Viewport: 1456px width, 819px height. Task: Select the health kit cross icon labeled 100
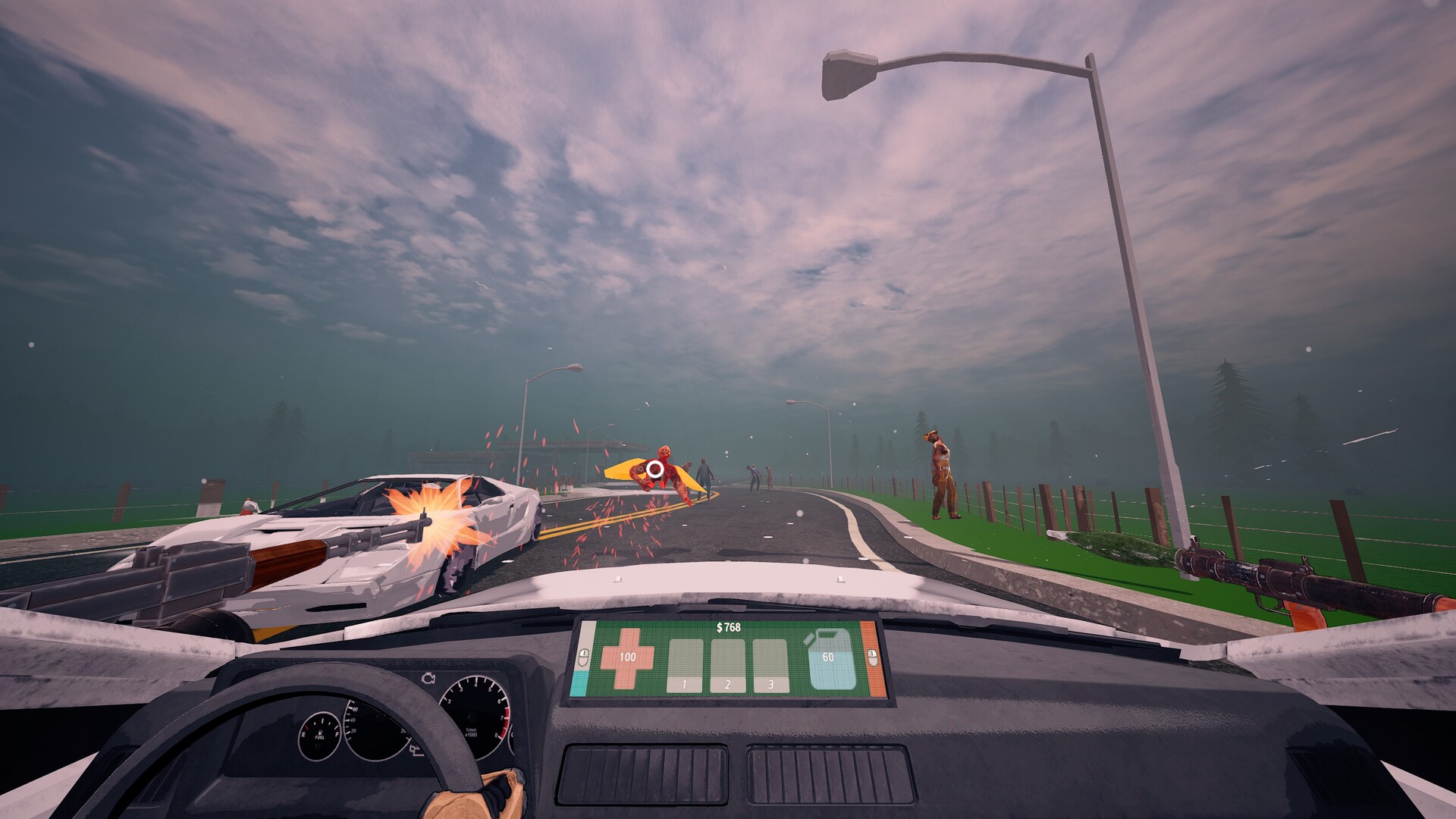pyautogui.click(x=628, y=658)
